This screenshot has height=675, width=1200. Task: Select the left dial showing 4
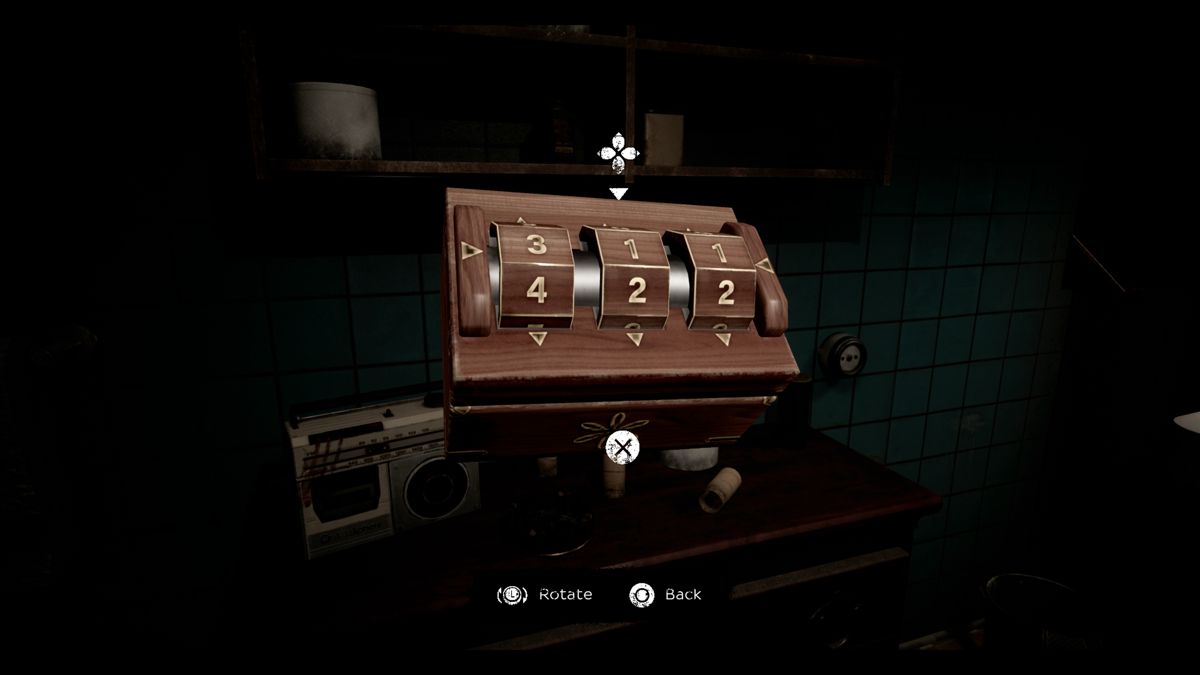(537, 290)
